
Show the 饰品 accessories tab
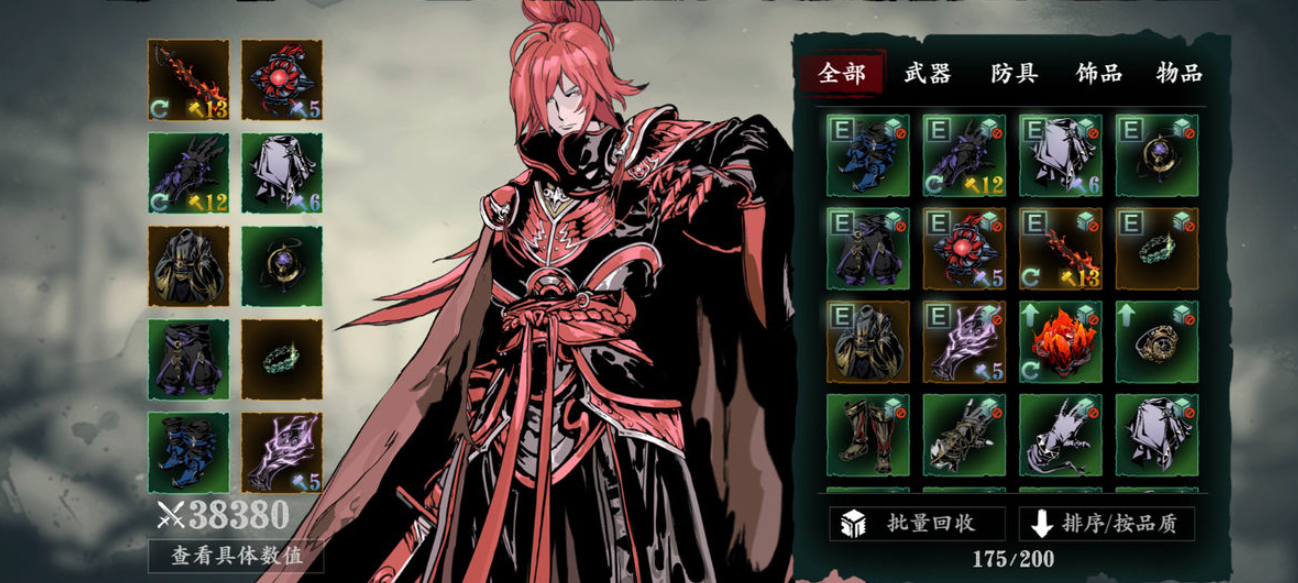pos(1098,73)
